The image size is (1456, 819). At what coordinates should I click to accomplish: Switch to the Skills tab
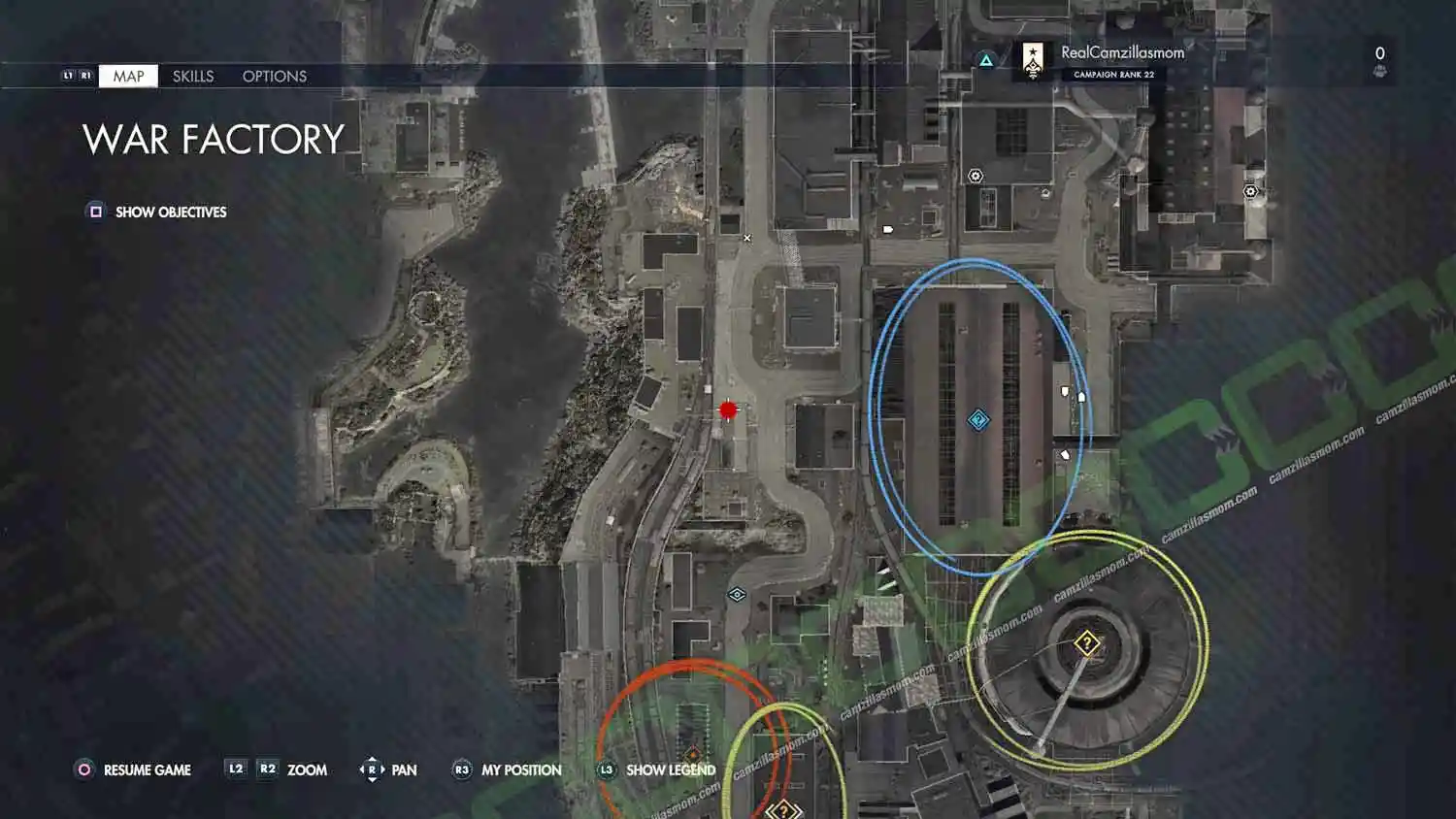(x=193, y=76)
